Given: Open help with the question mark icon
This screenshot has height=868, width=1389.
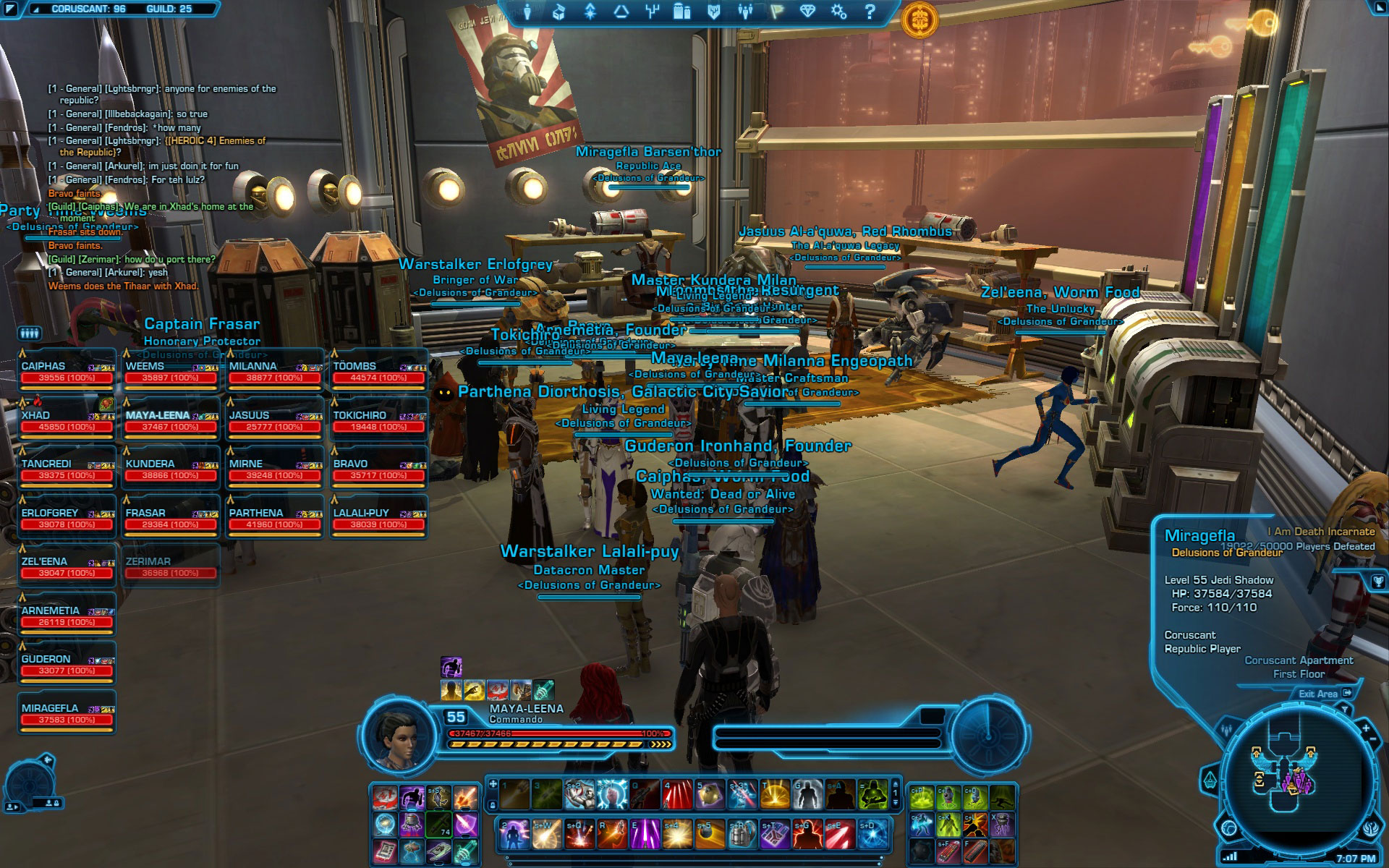Looking at the screenshot, I should click(x=870, y=12).
